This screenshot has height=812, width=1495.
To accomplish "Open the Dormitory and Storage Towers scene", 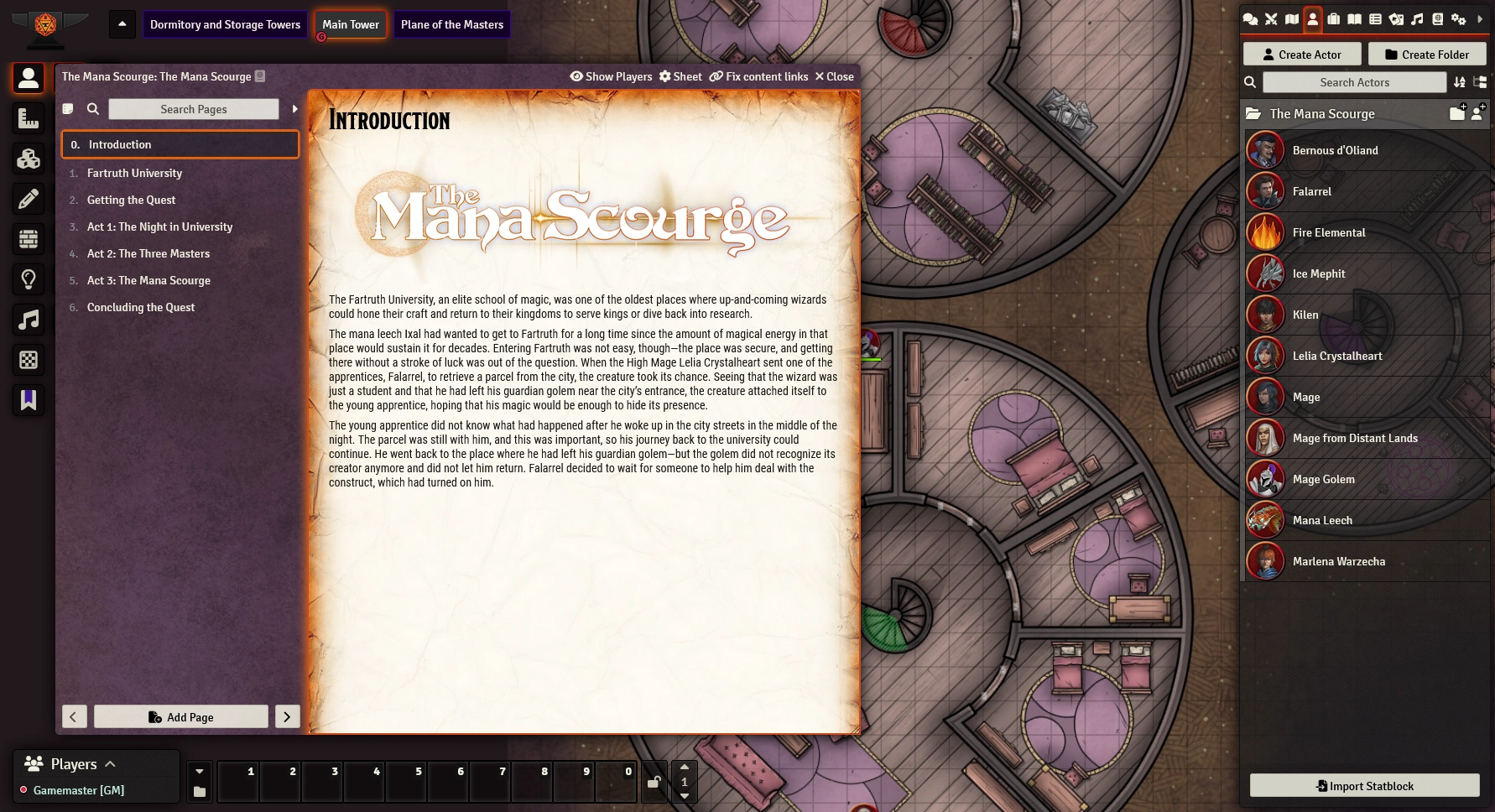I will 225,24.
